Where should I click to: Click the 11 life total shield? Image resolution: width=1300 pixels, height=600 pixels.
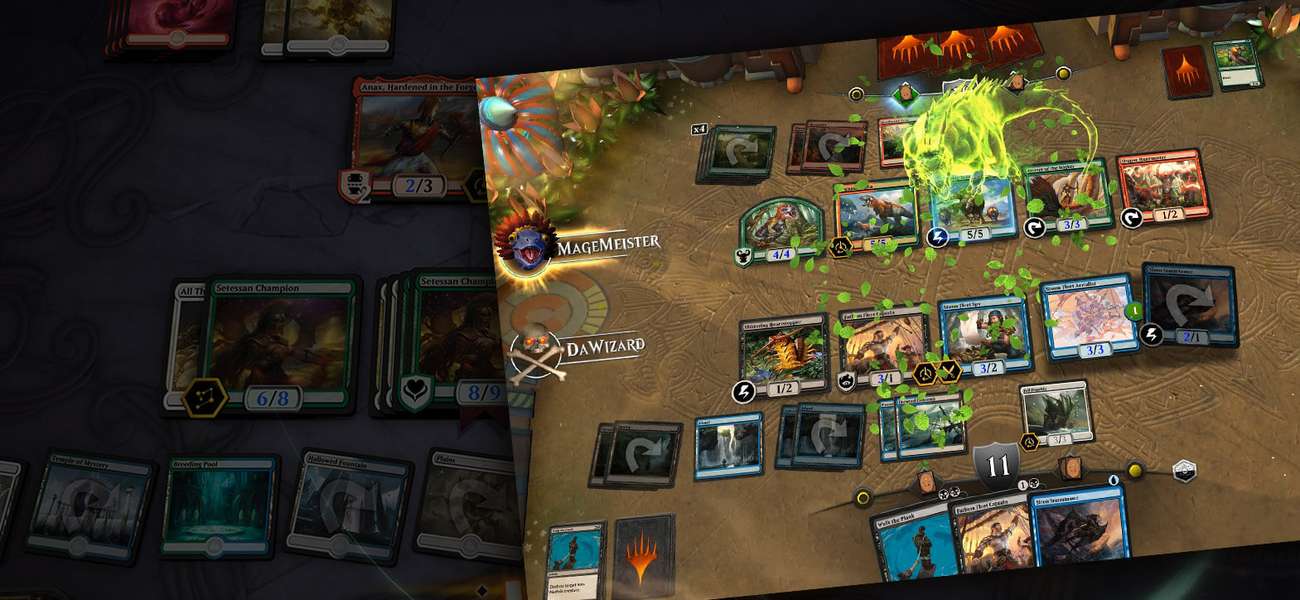[997, 467]
